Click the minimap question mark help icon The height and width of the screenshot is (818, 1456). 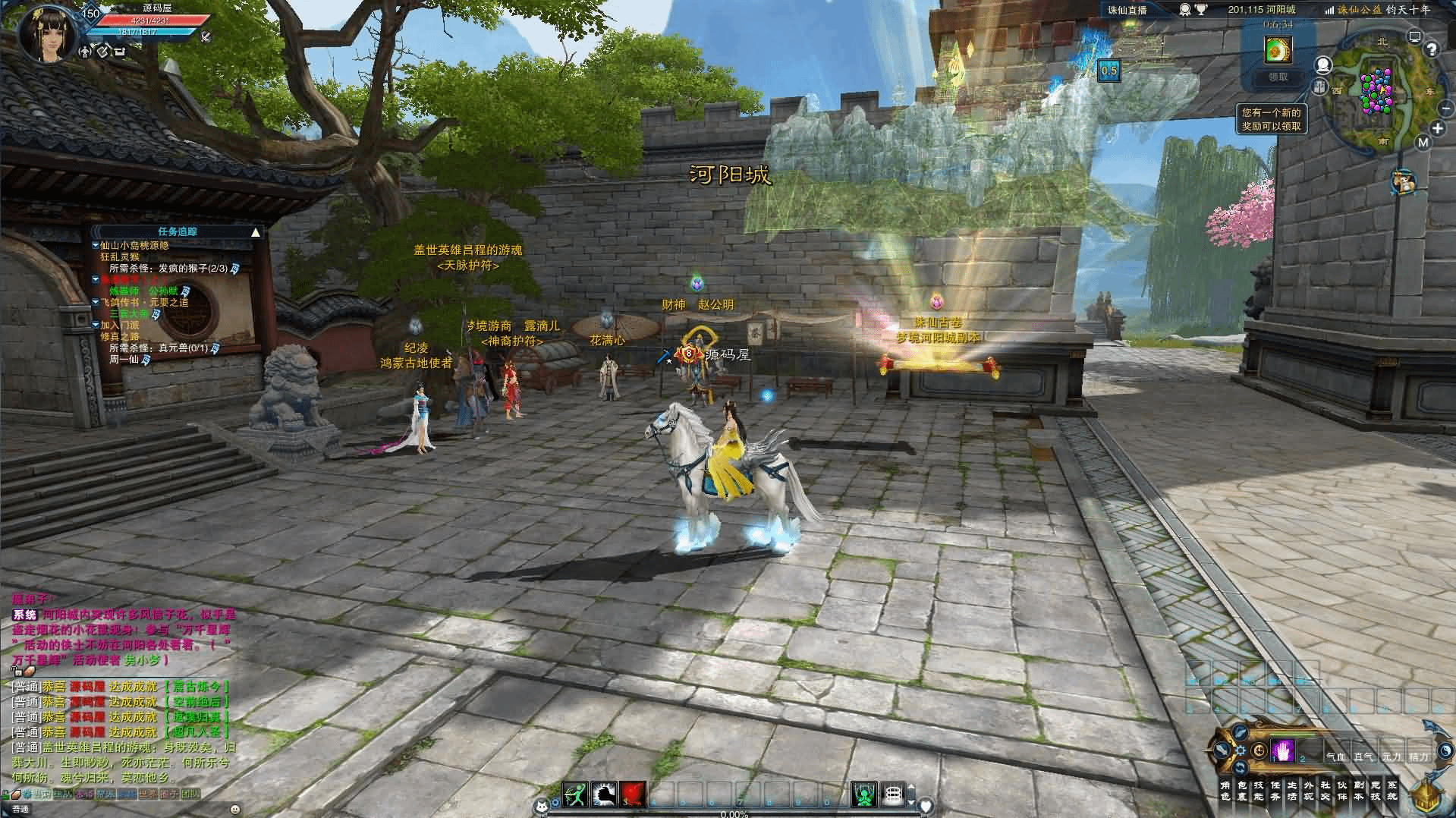1432,50
